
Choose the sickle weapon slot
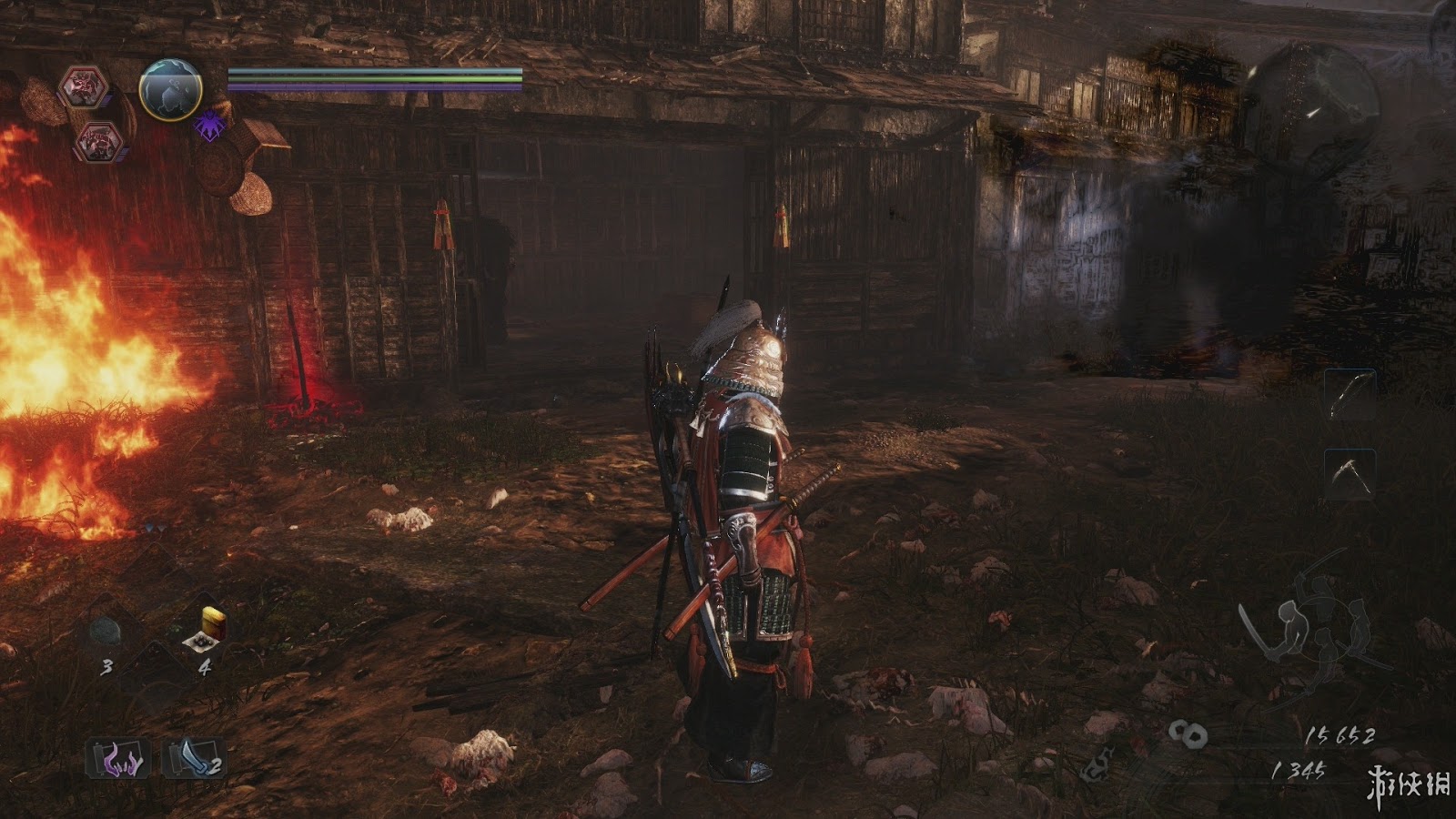point(1349,473)
